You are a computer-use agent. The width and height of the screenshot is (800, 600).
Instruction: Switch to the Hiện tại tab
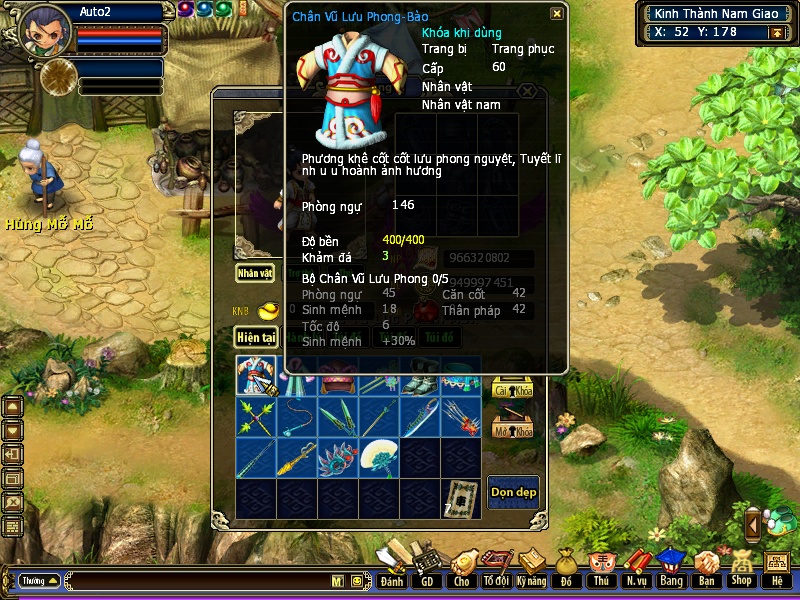tap(255, 338)
